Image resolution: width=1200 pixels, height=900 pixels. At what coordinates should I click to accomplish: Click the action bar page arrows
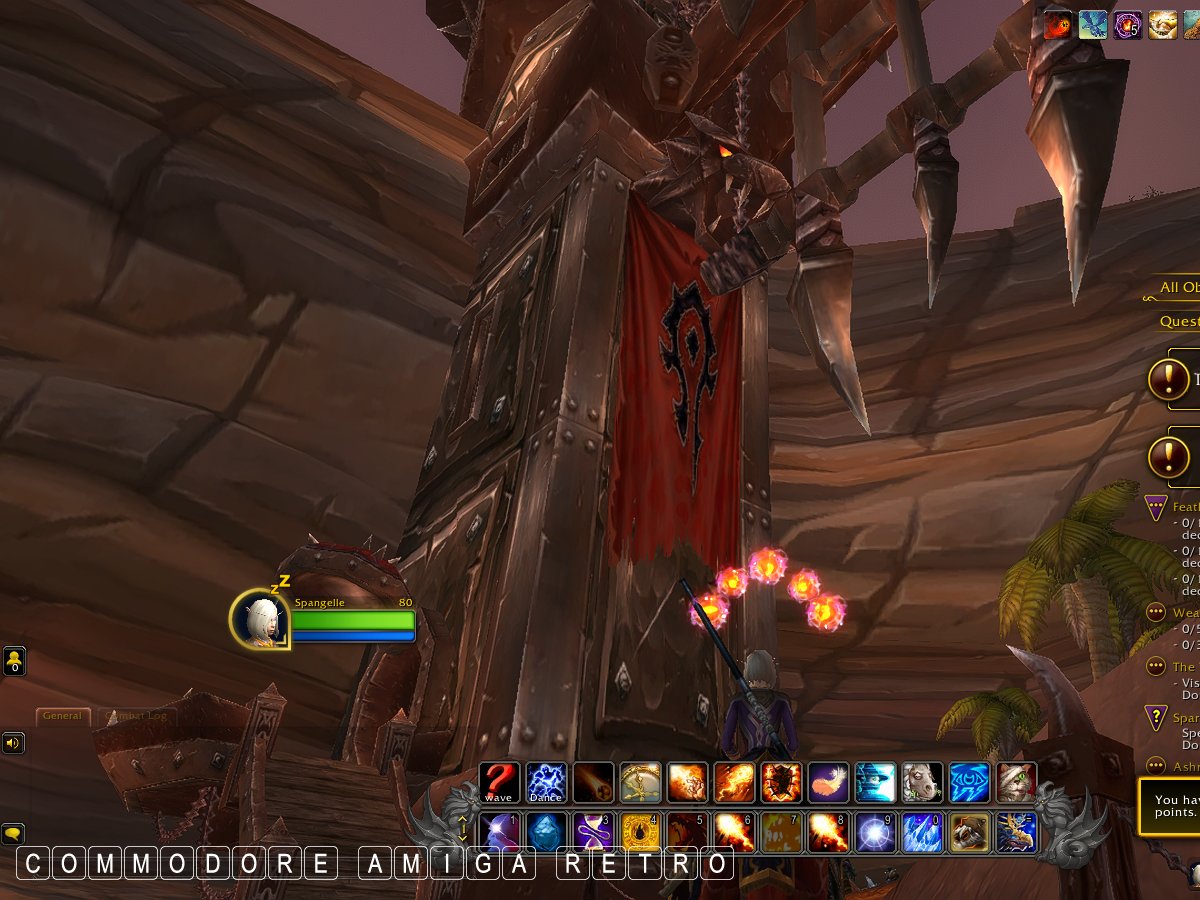click(463, 829)
